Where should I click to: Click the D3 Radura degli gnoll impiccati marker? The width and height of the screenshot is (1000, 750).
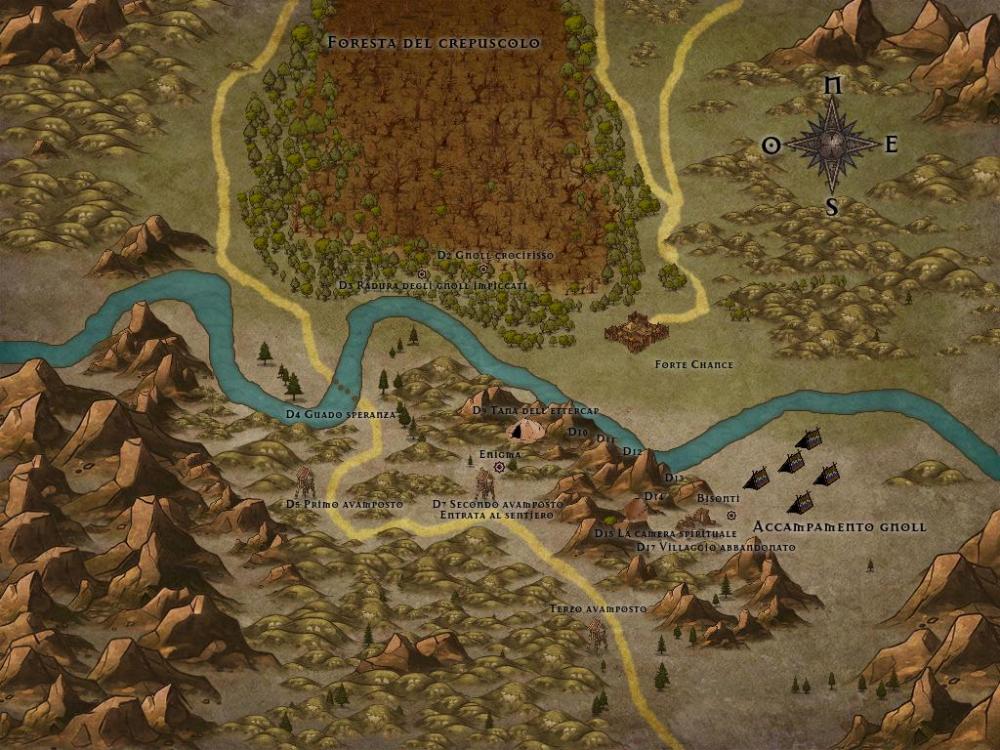tap(422, 273)
